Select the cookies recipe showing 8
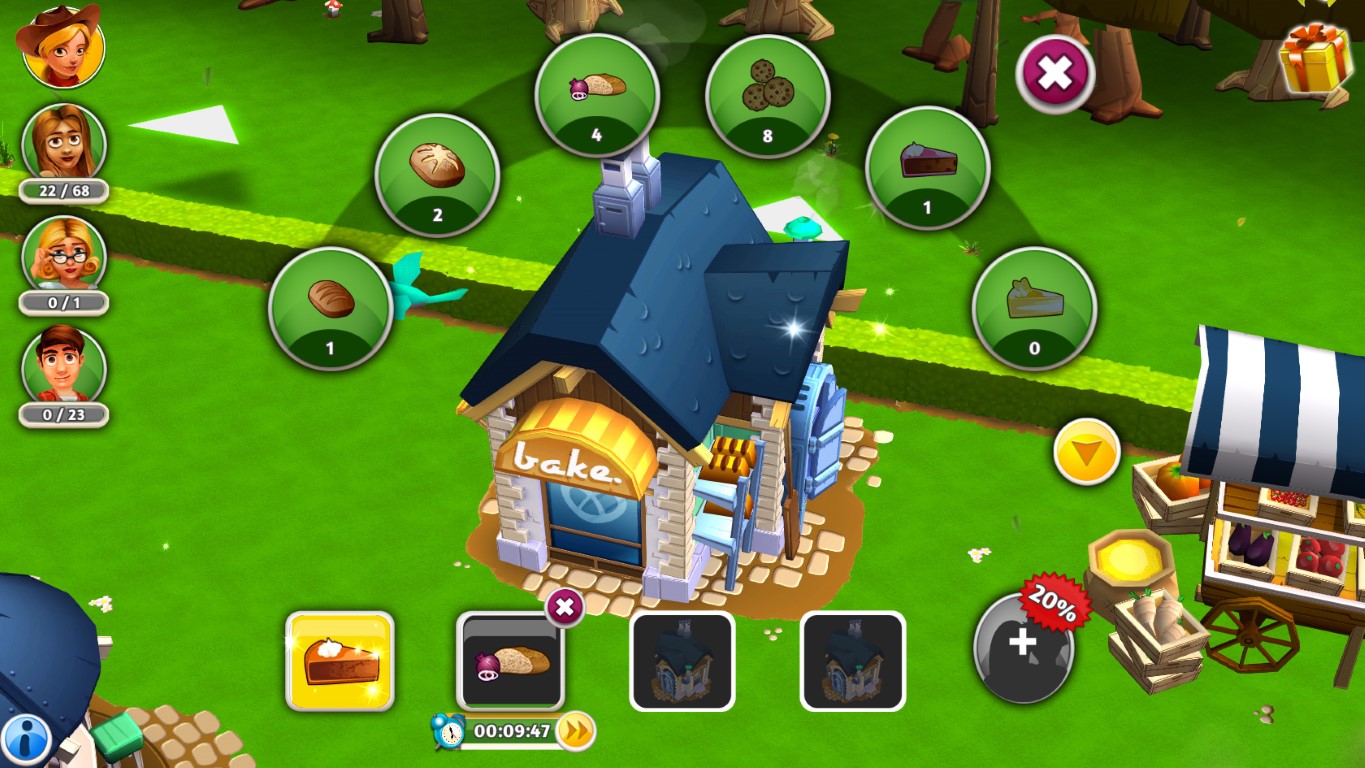The height and width of the screenshot is (768, 1365). pyautogui.click(x=767, y=92)
